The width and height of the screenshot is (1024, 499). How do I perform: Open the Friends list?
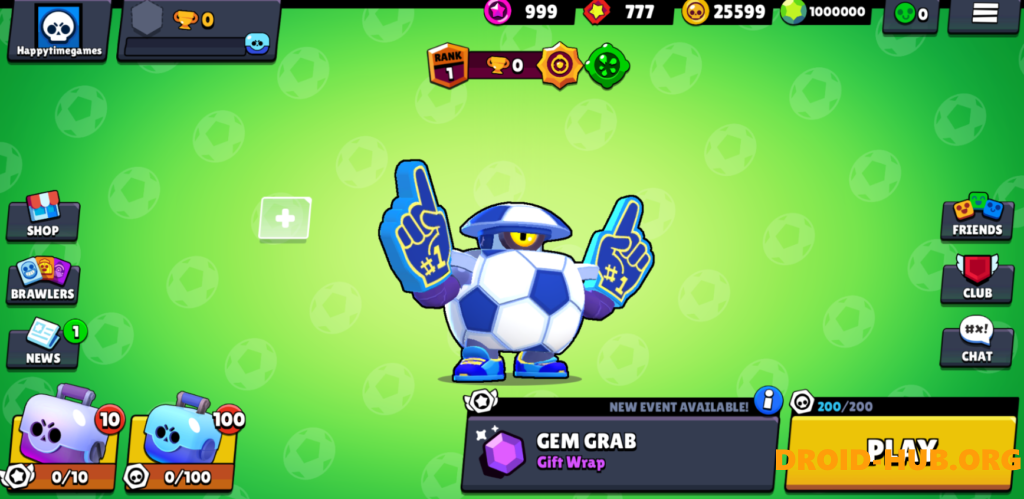tap(977, 216)
